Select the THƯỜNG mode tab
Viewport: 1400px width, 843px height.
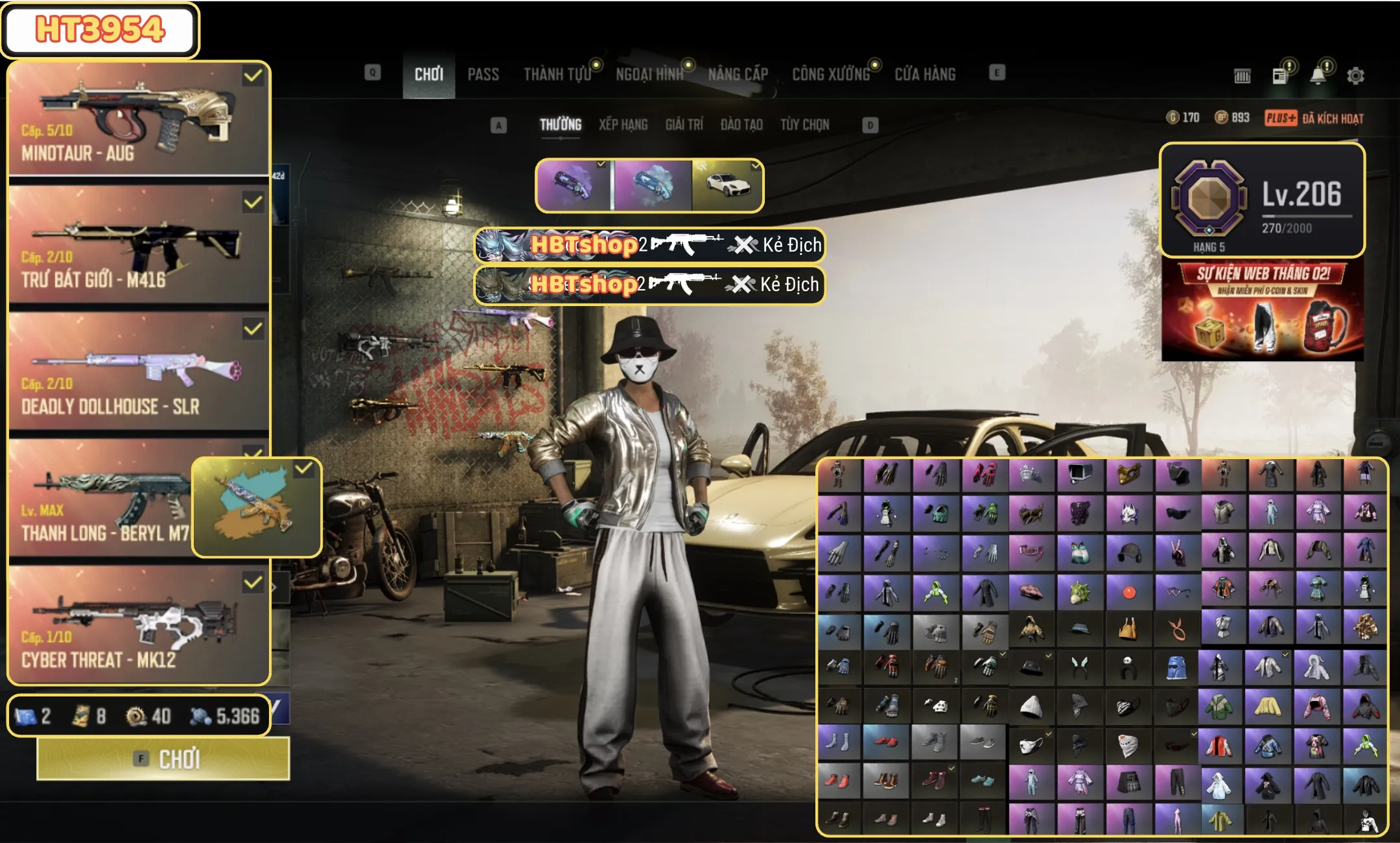click(x=561, y=125)
